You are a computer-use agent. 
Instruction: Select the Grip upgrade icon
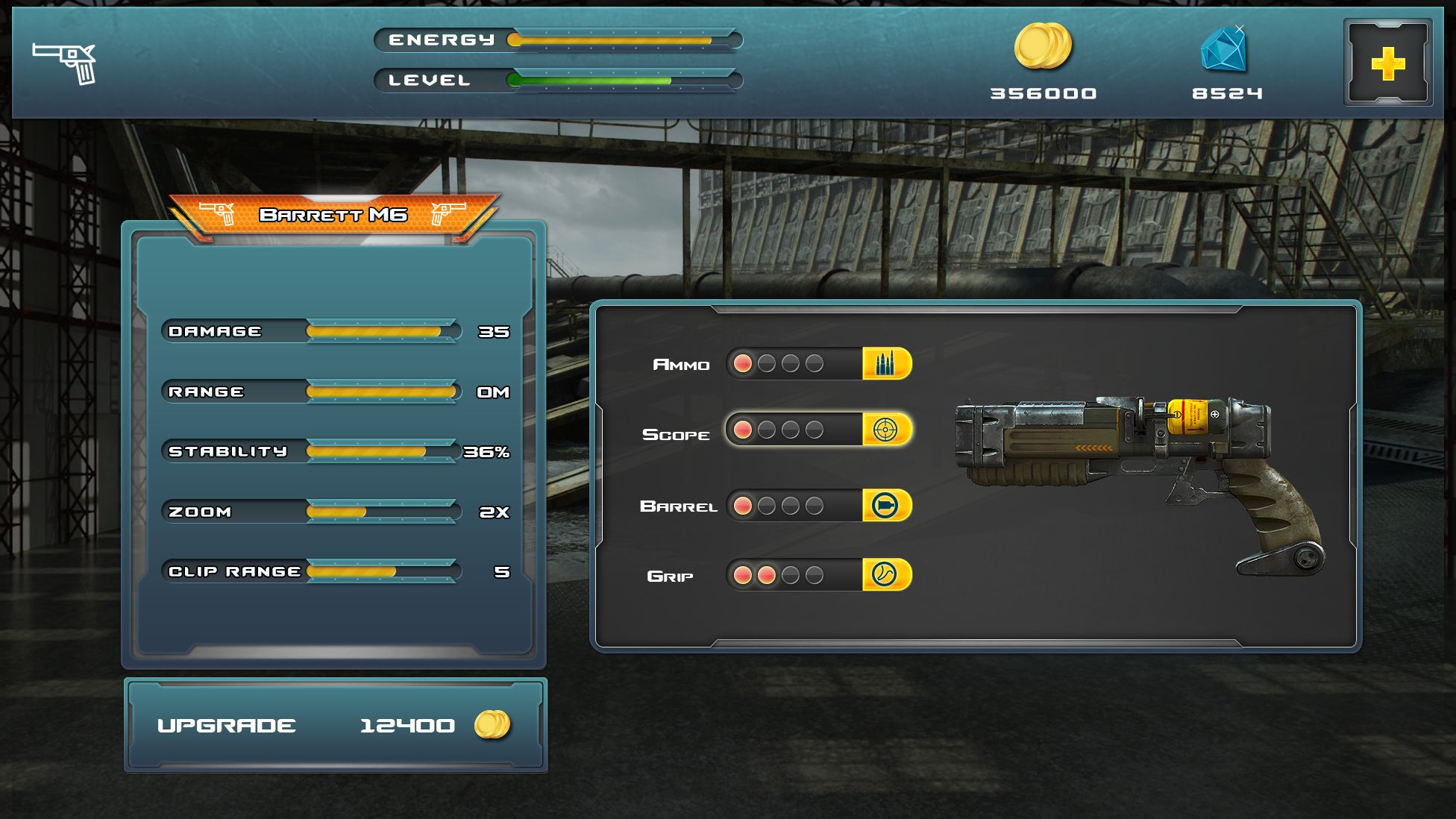886,575
